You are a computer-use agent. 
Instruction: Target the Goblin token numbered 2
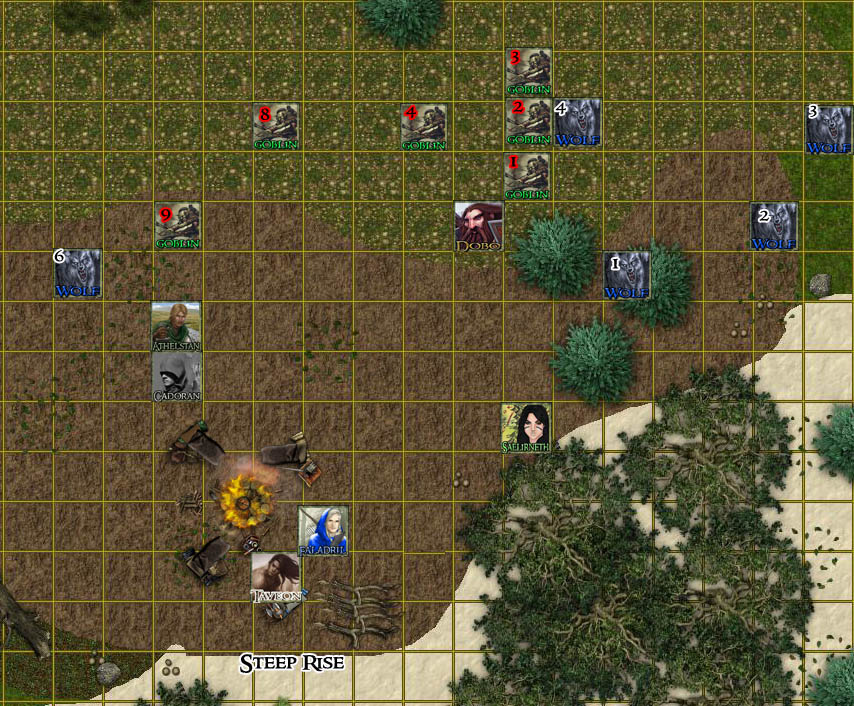527,122
